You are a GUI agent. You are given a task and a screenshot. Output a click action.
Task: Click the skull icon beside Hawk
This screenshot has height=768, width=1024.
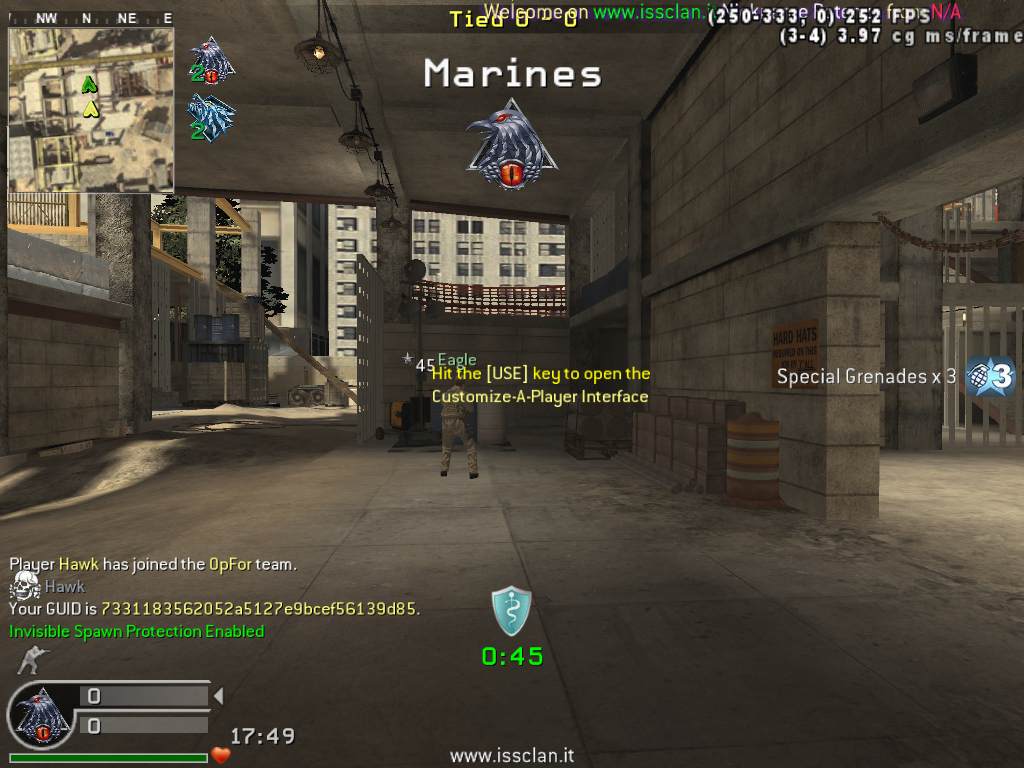(25, 586)
